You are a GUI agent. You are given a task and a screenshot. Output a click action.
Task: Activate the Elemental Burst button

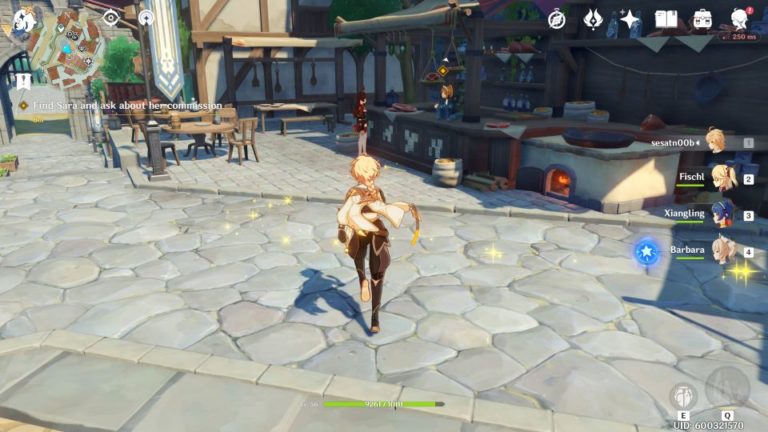pos(727,388)
